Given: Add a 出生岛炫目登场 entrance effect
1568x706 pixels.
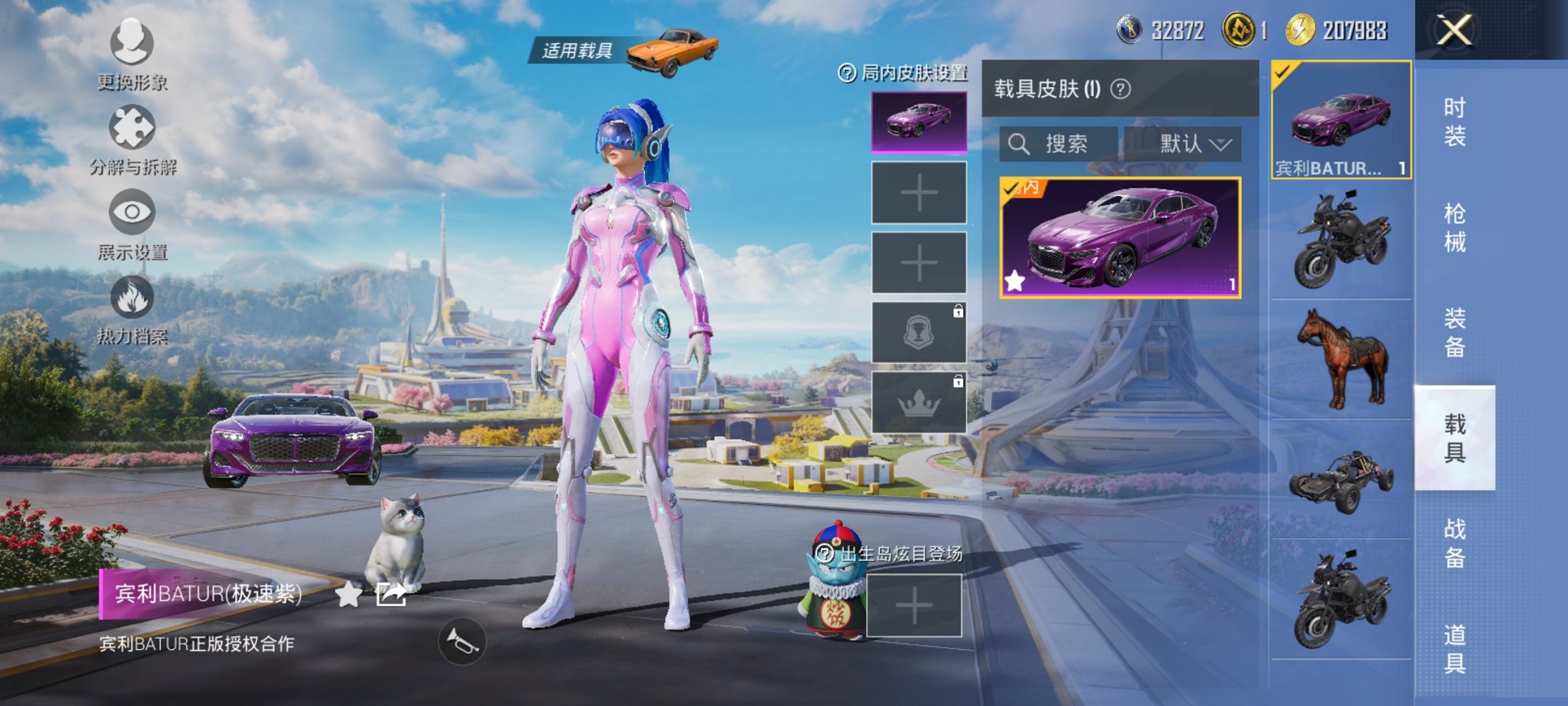Looking at the screenshot, I should (914, 606).
